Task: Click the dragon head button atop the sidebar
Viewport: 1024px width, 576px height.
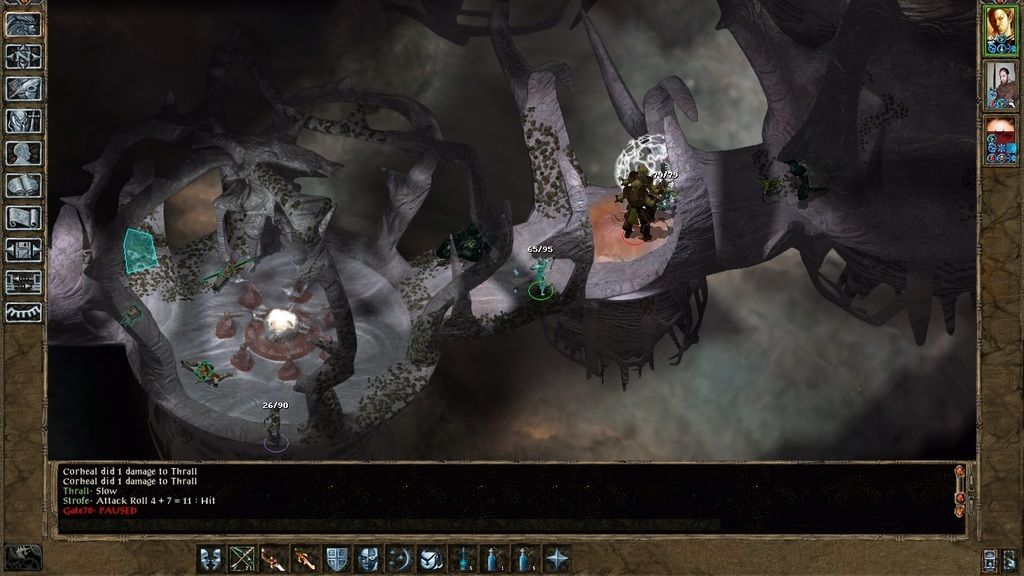Action: click(24, 24)
